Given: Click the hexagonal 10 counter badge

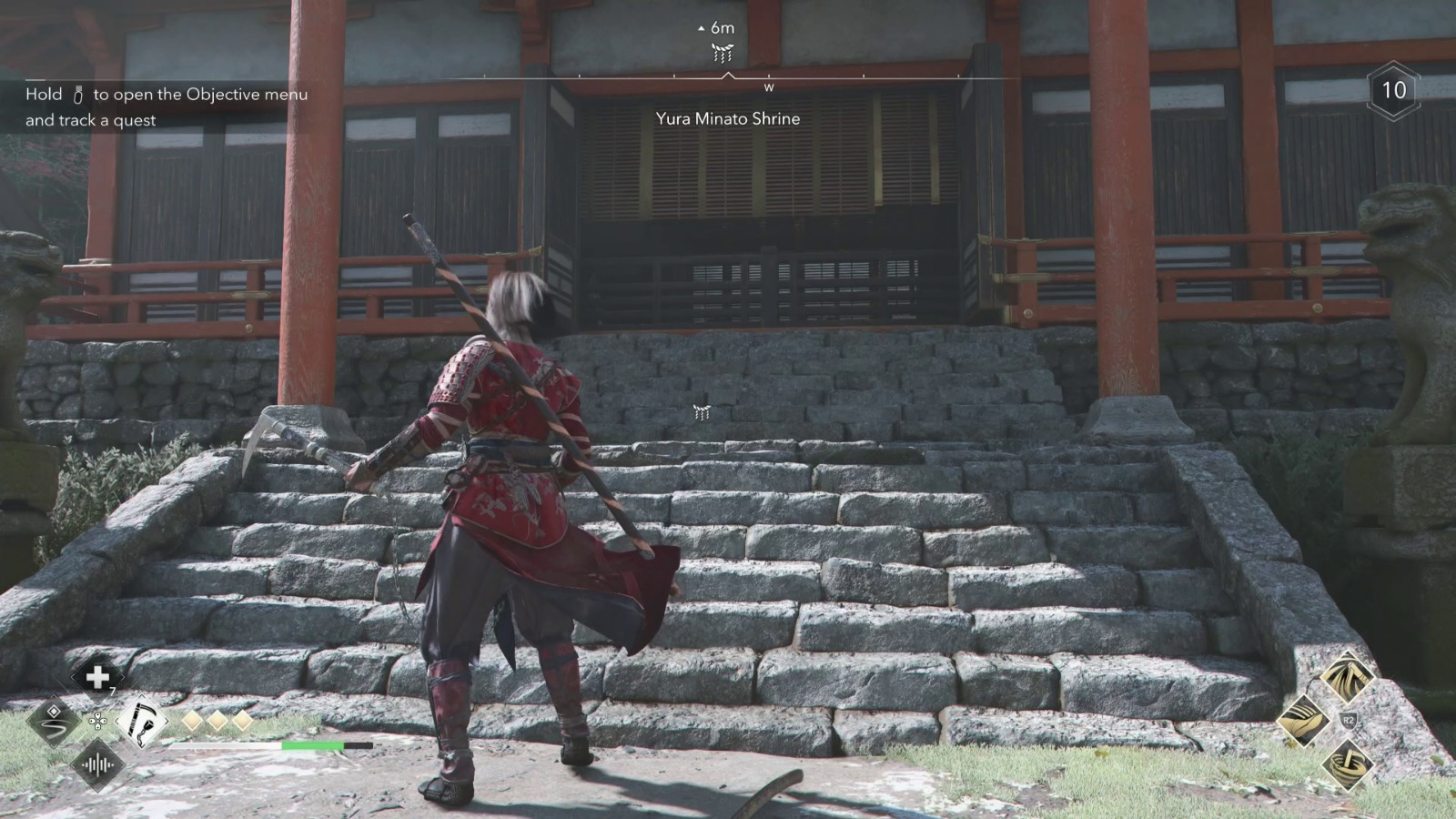Looking at the screenshot, I should 1394,91.
